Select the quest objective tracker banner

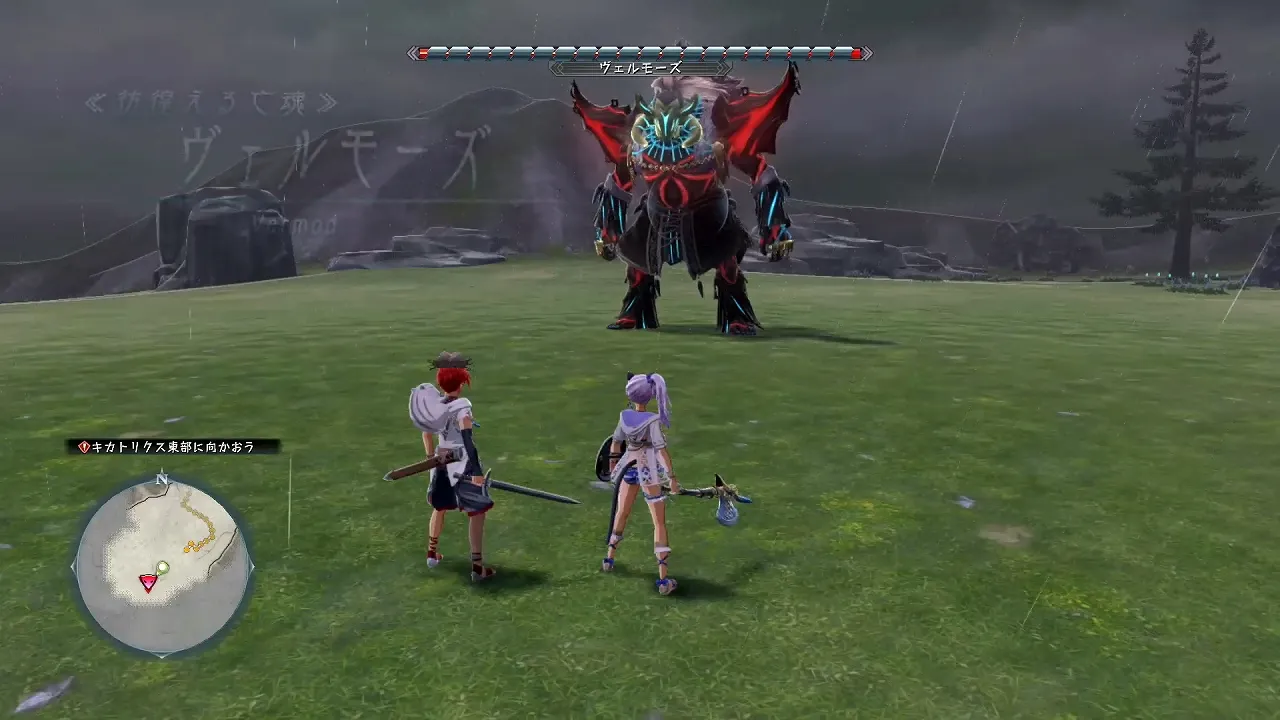(173, 447)
